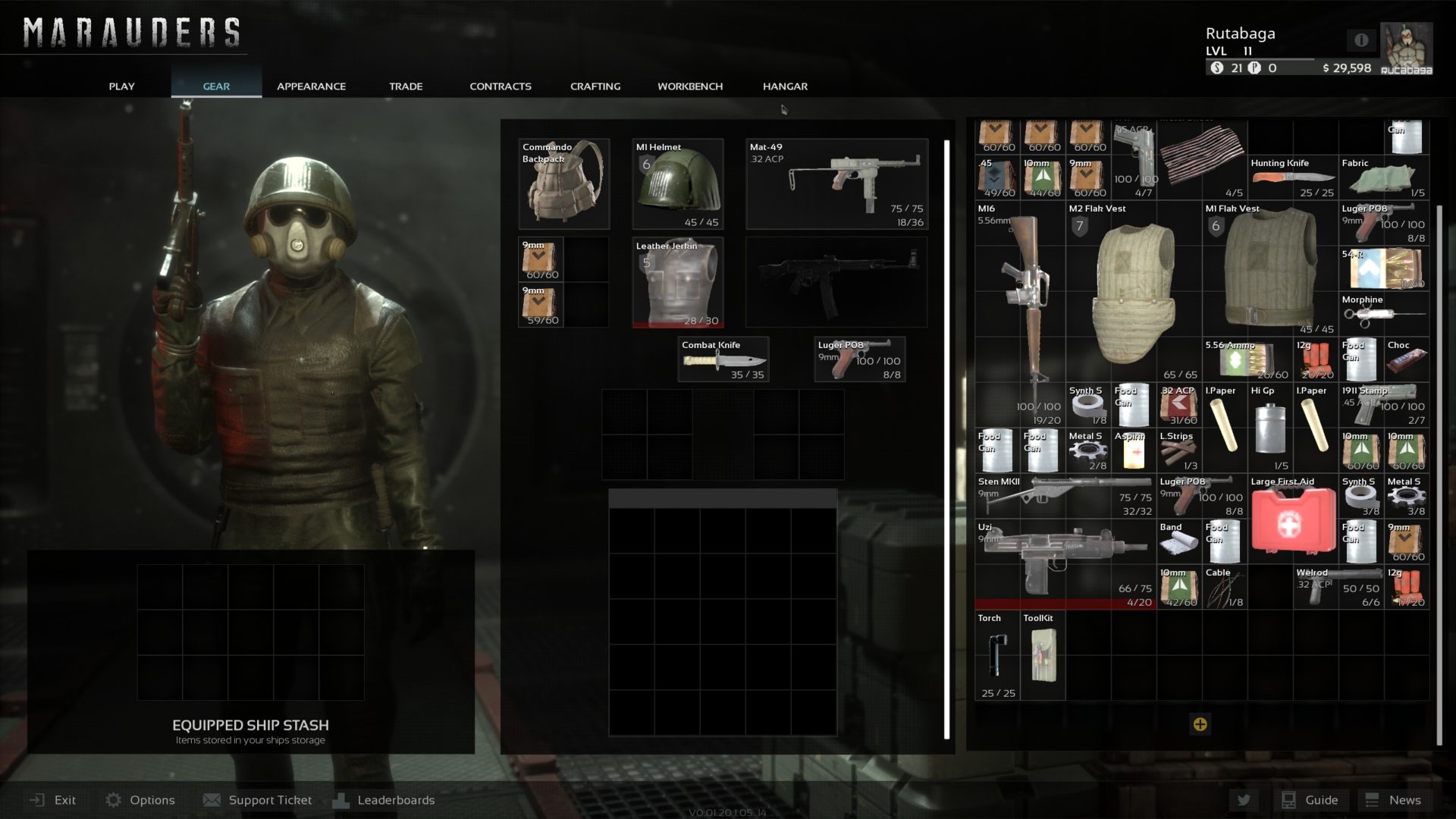Open the Contracts tab
The height and width of the screenshot is (819, 1456).
[x=500, y=86]
